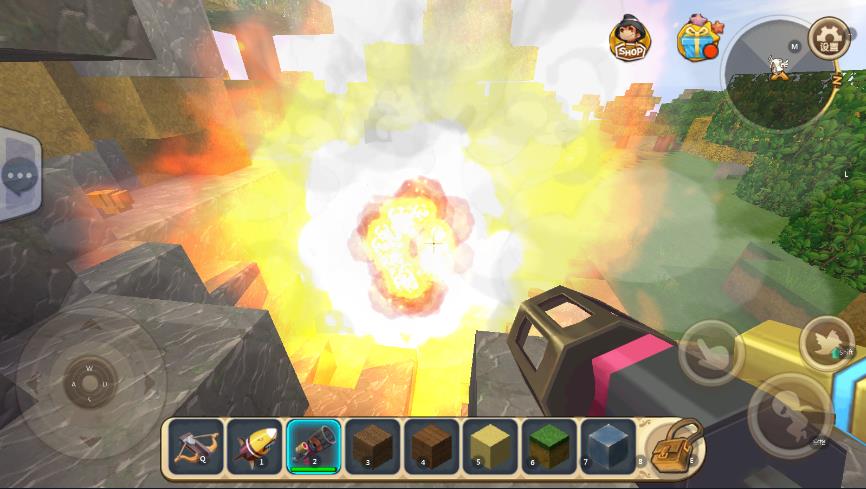Select the yellow sand block slot
The image size is (866, 489).
coord(490,444)
